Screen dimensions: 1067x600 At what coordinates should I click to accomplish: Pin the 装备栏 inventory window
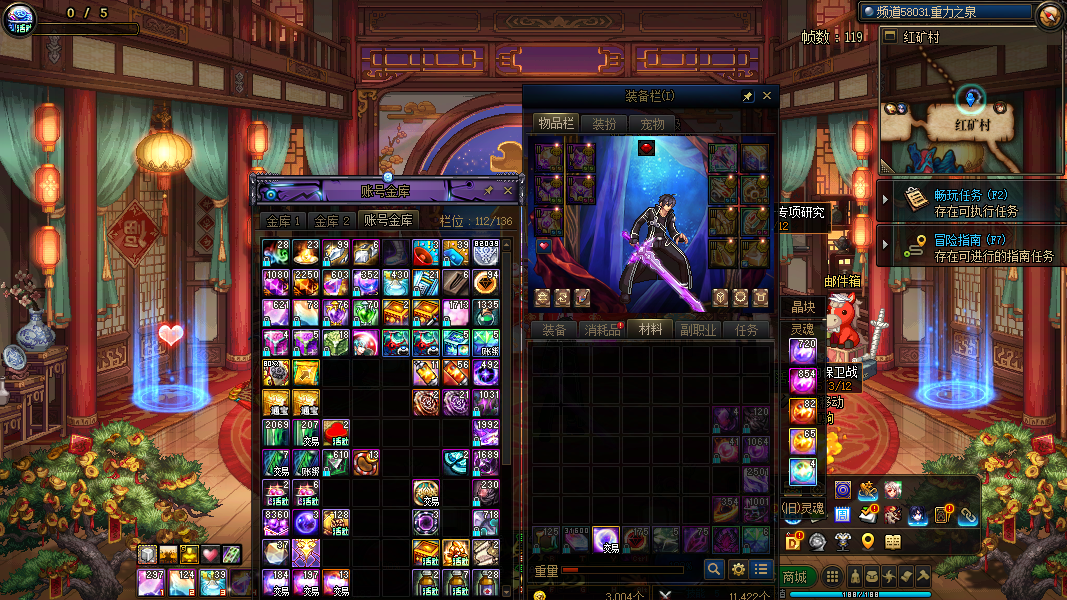coord(747,96)
